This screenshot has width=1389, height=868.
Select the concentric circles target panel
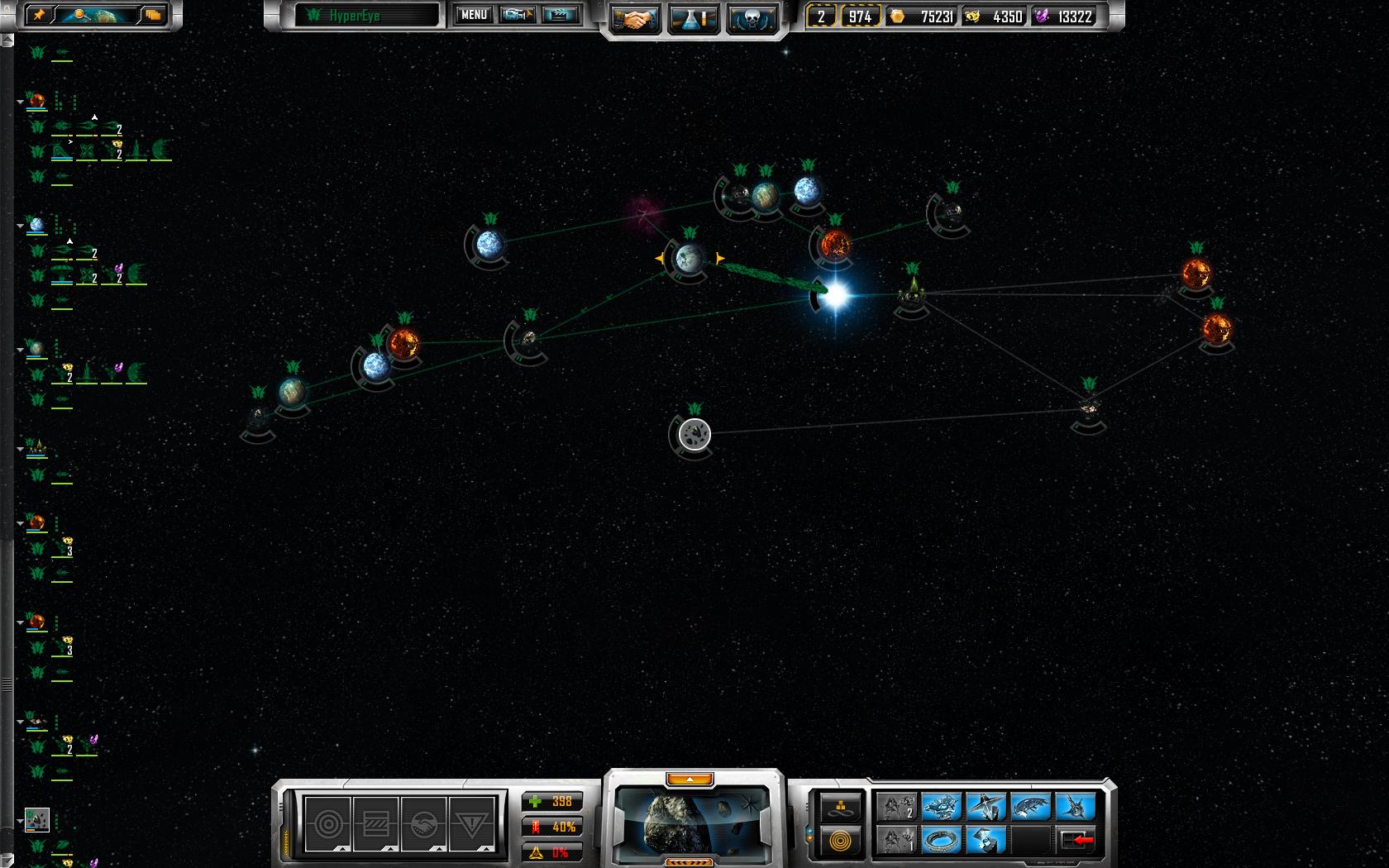(328, 823)
